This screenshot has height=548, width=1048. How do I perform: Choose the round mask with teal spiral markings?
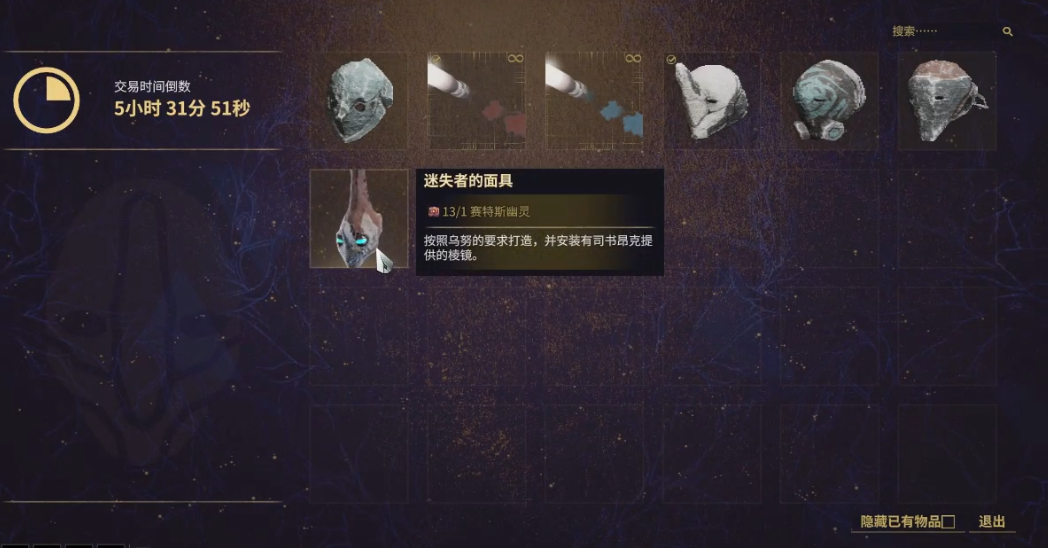point(829,101)
